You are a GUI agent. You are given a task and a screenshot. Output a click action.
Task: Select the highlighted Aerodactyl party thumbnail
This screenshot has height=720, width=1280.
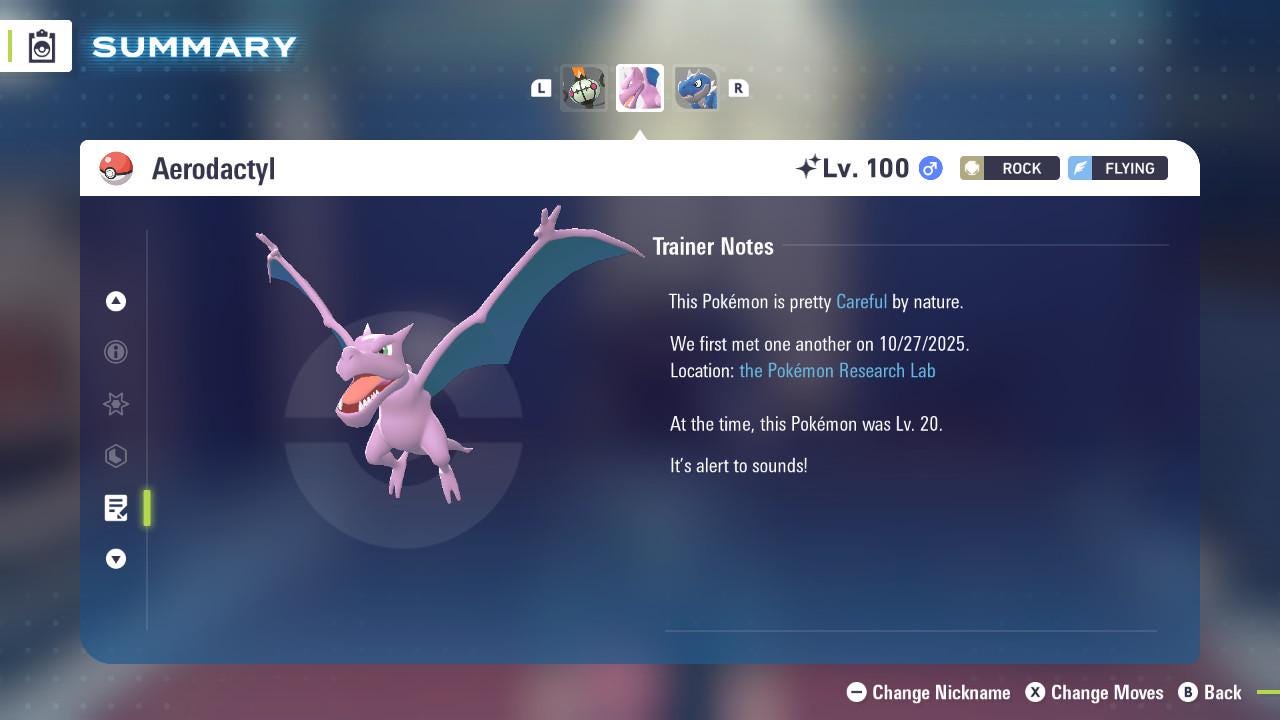(x=639, y=88)
